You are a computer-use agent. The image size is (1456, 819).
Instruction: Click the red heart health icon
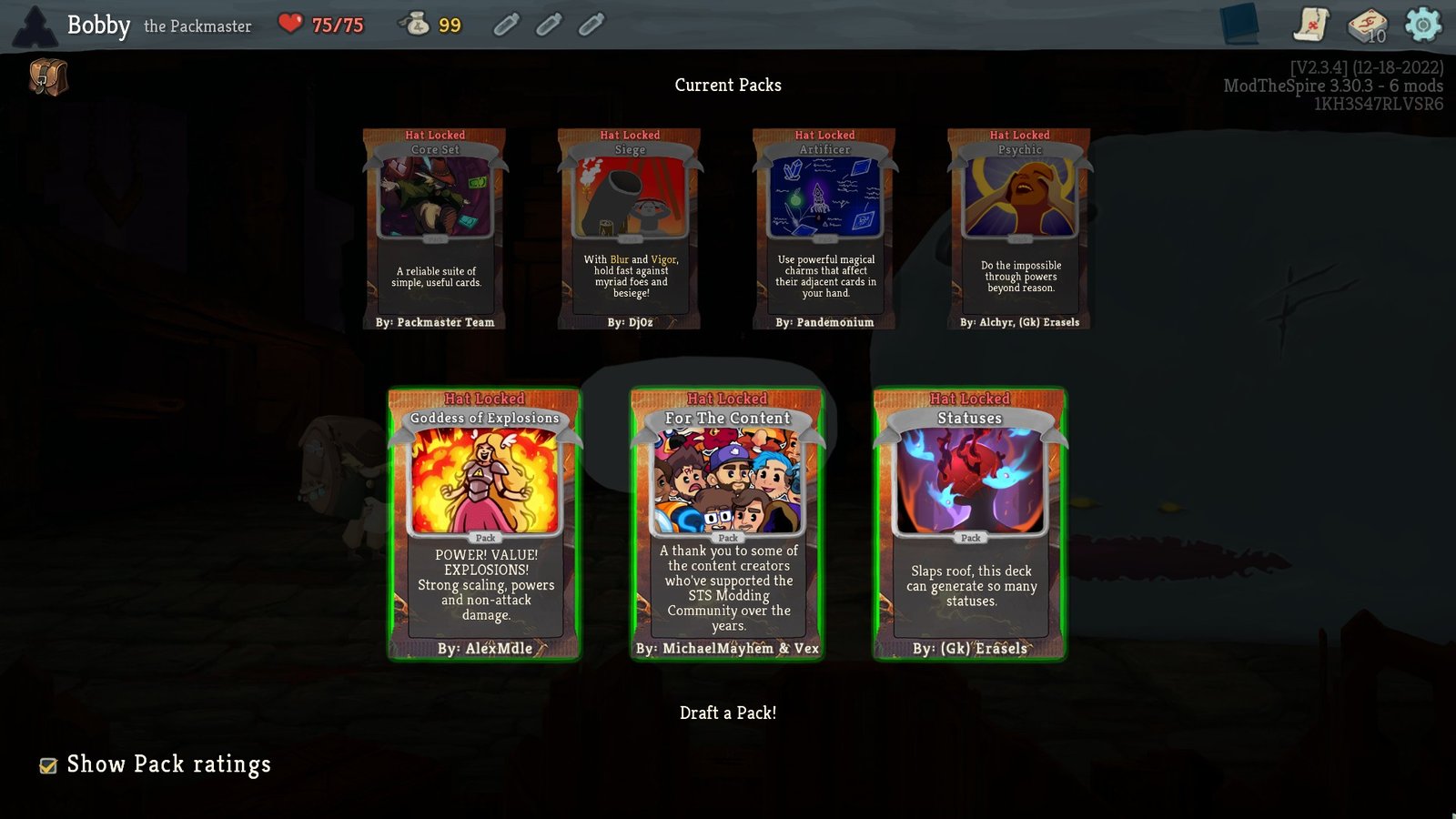[290, 25]
